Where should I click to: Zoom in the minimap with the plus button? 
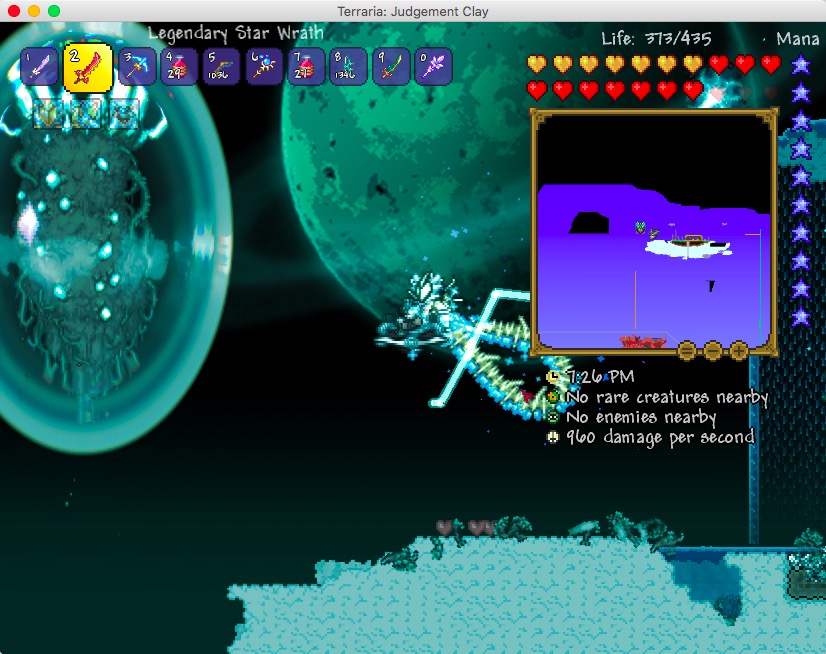pos(739,350)
